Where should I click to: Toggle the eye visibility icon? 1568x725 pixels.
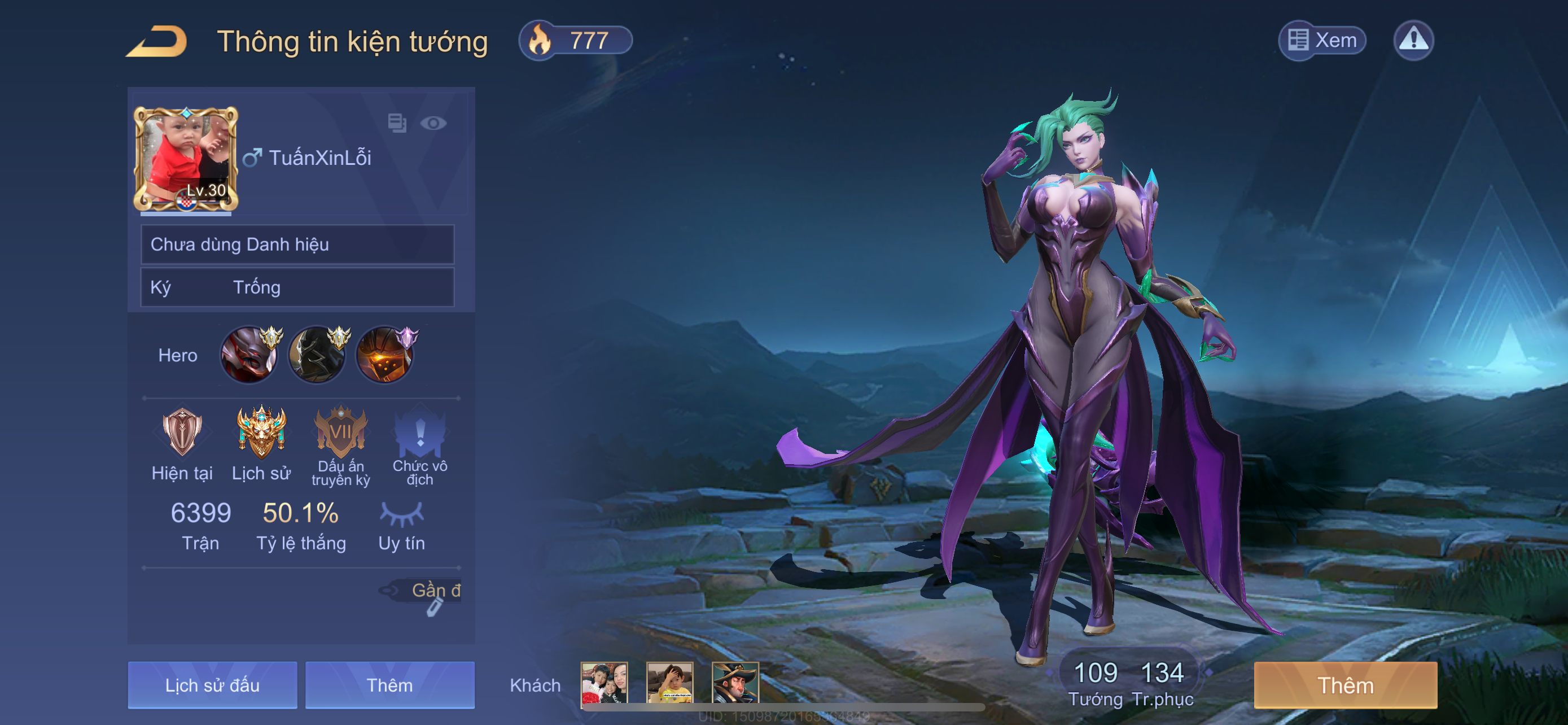click(433, 124)
